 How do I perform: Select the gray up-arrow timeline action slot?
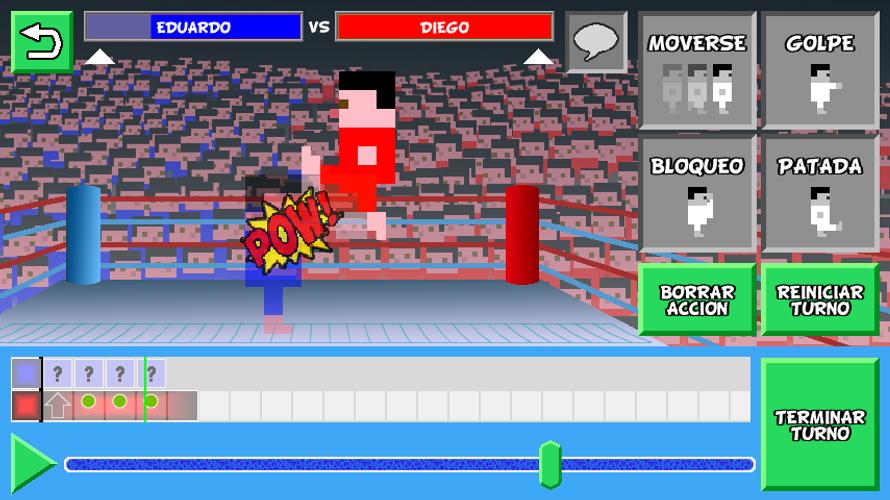[x=58, y=405]
